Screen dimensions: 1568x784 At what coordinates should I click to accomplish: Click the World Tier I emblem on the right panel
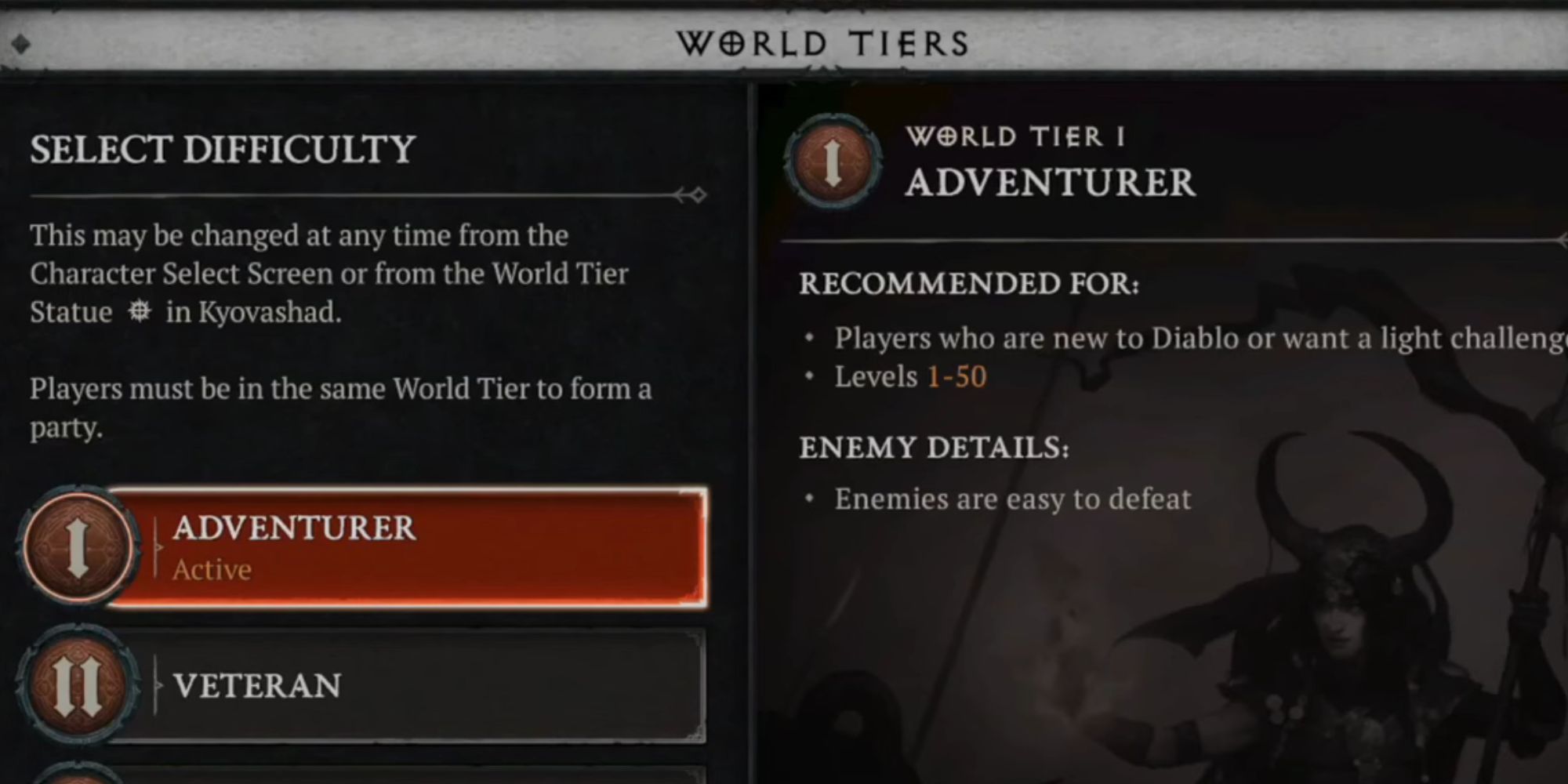tap(833, 162)
